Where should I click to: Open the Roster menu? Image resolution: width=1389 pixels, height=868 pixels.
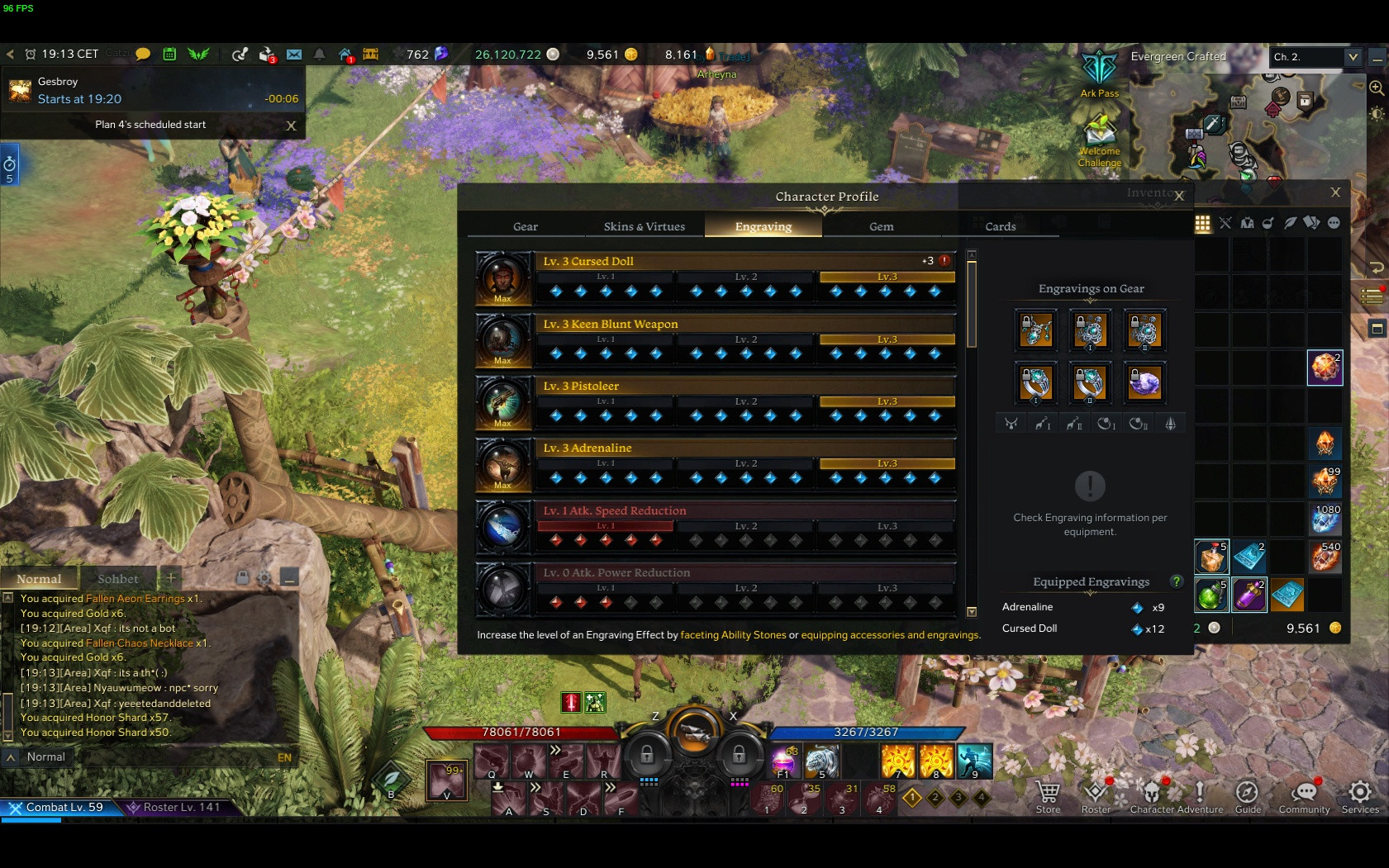pos(1096,797)
